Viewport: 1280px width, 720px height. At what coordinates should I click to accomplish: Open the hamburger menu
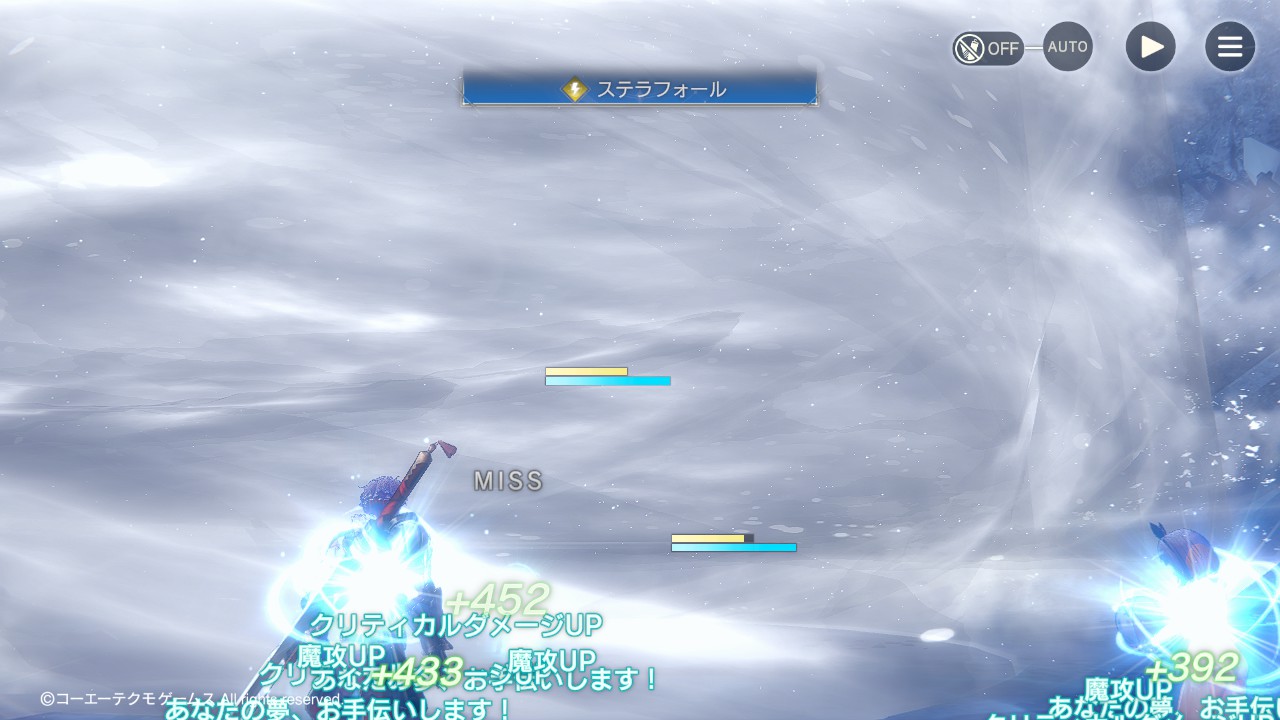pyautogui.click(x=1229, y=47)
